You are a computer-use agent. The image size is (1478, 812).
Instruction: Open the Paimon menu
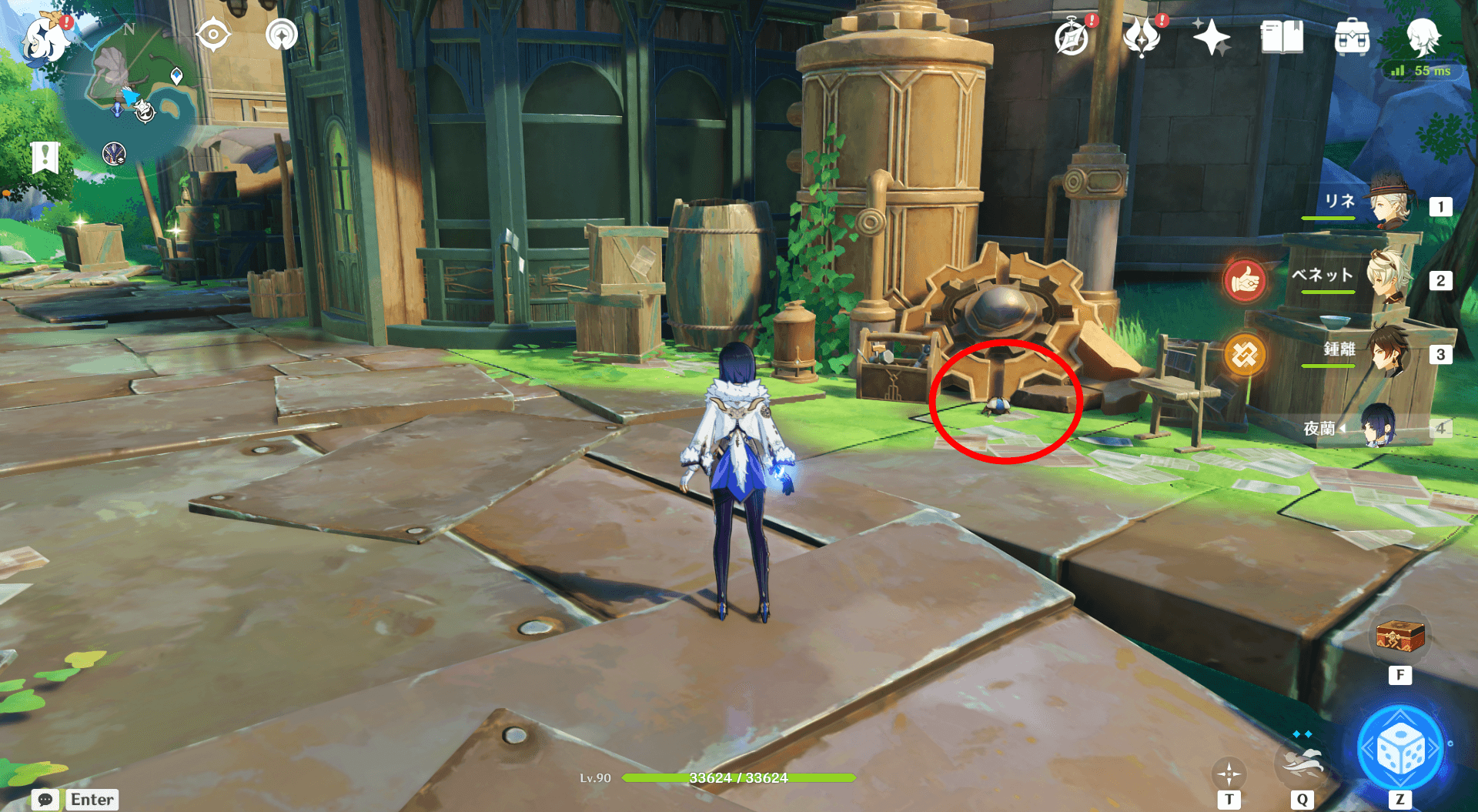point(45,38)
